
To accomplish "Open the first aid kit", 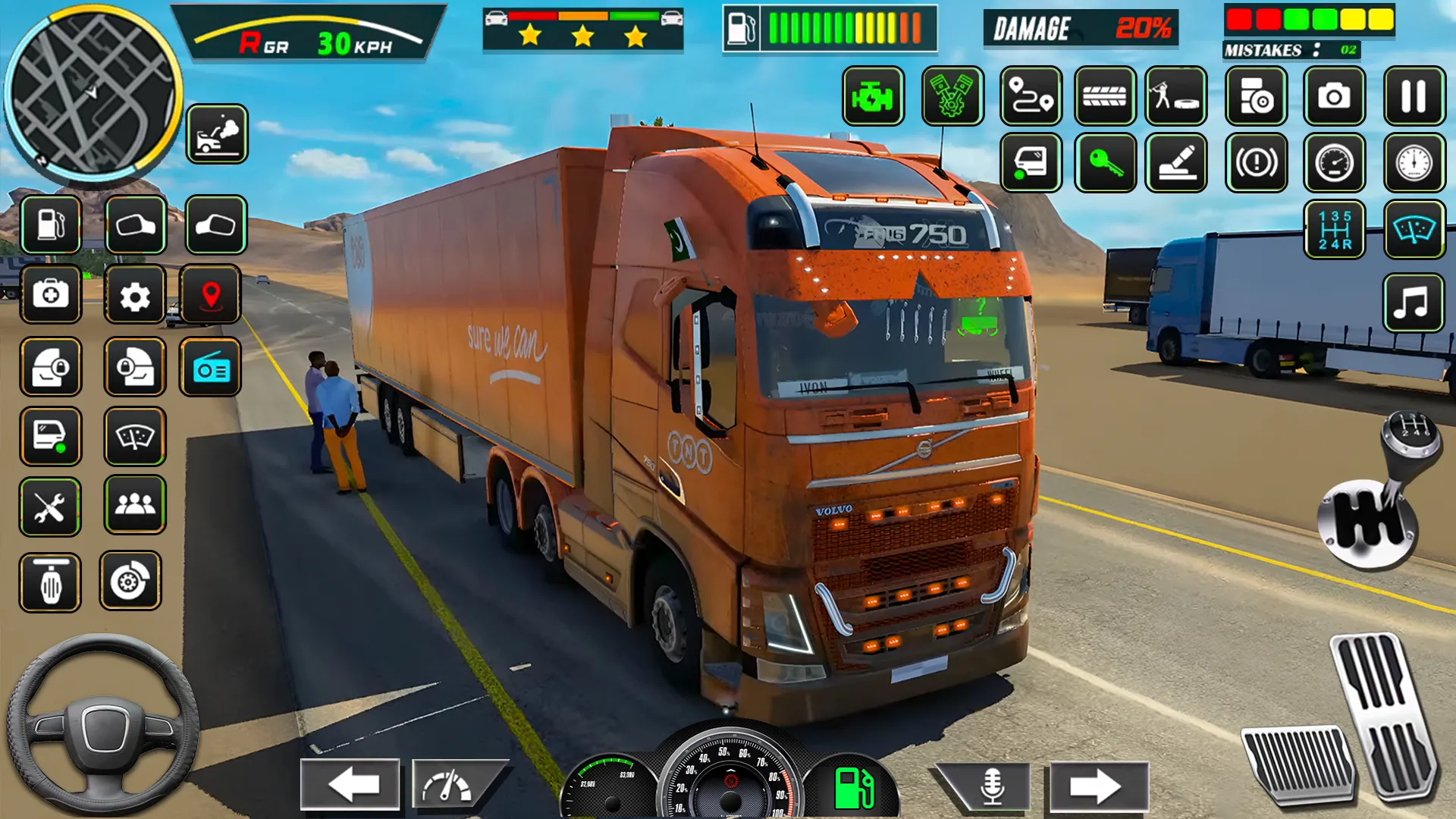I will (50, 296).
